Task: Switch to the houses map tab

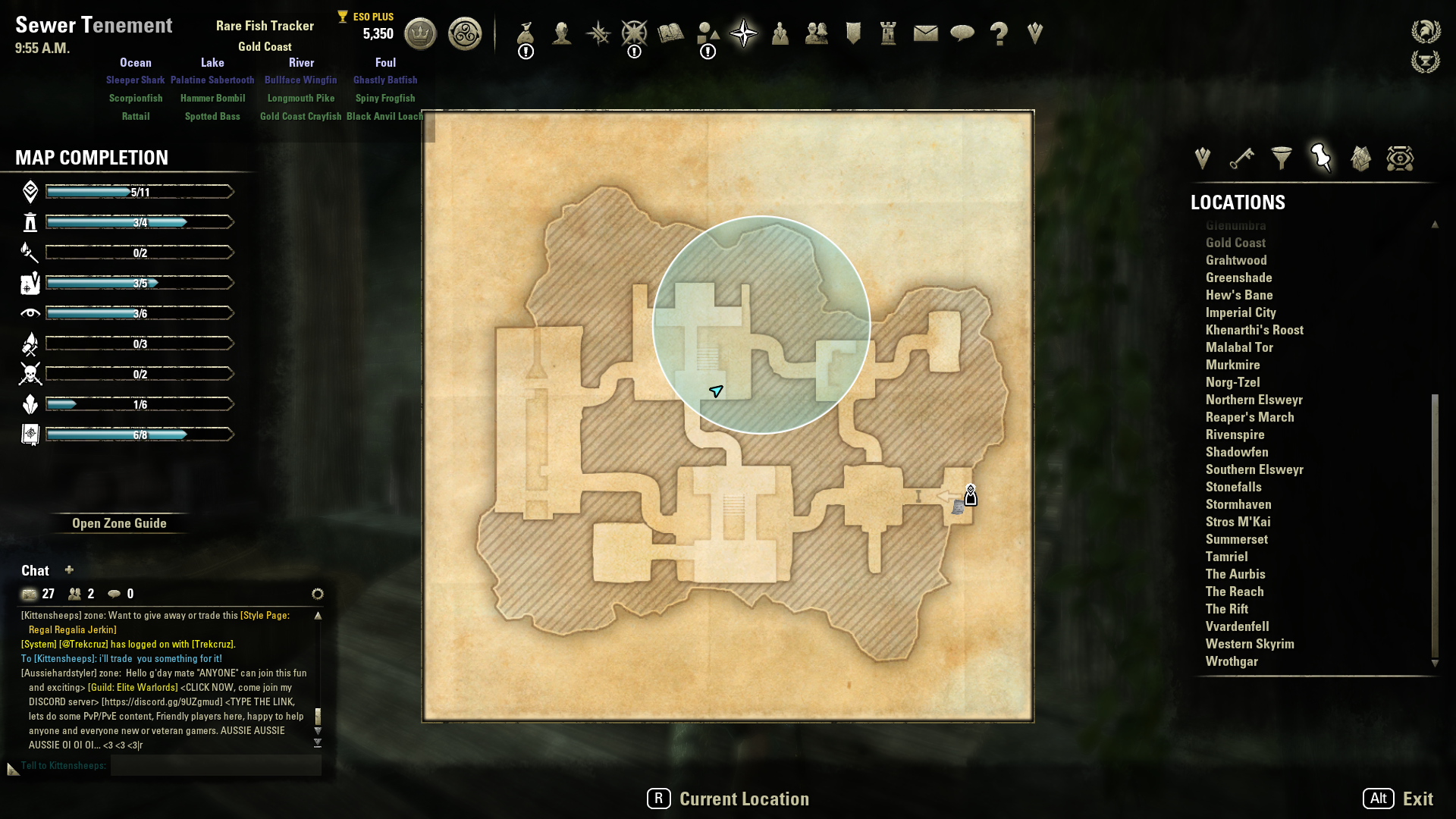Action: tap(1360, 158)
